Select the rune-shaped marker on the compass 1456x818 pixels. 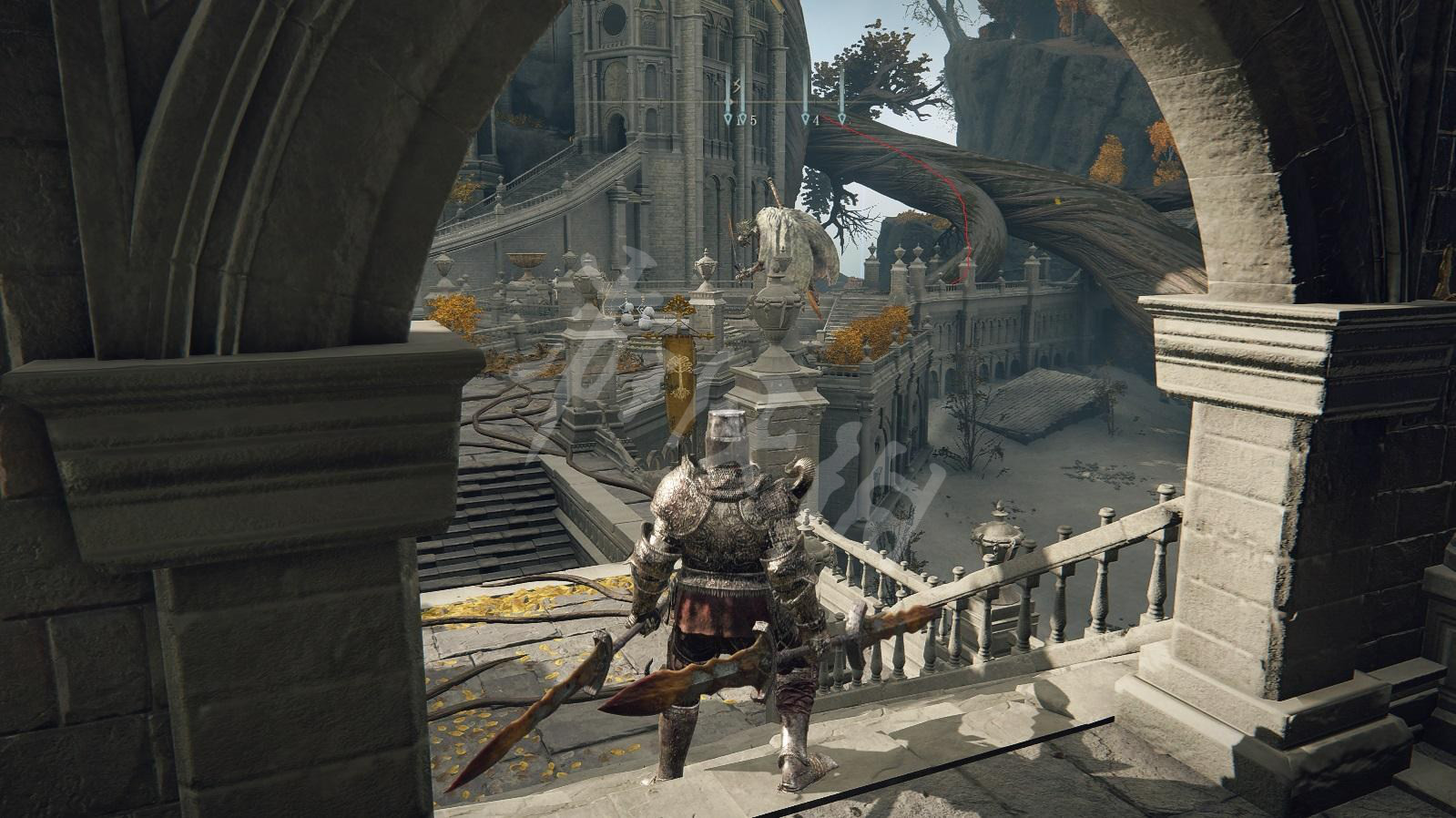(738, 87)
